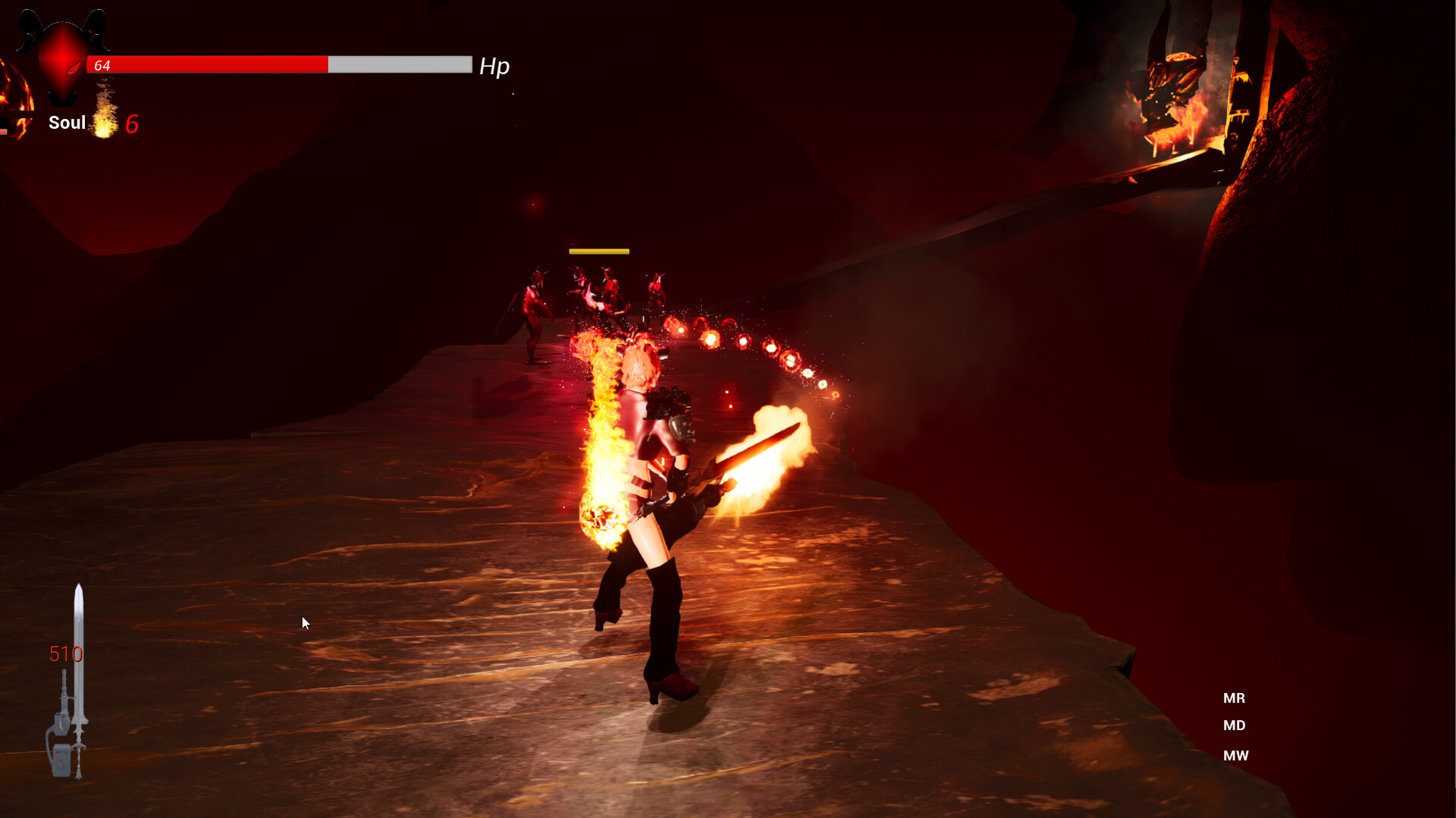Expand the weapon durability counter showing 510

point(67,653)
